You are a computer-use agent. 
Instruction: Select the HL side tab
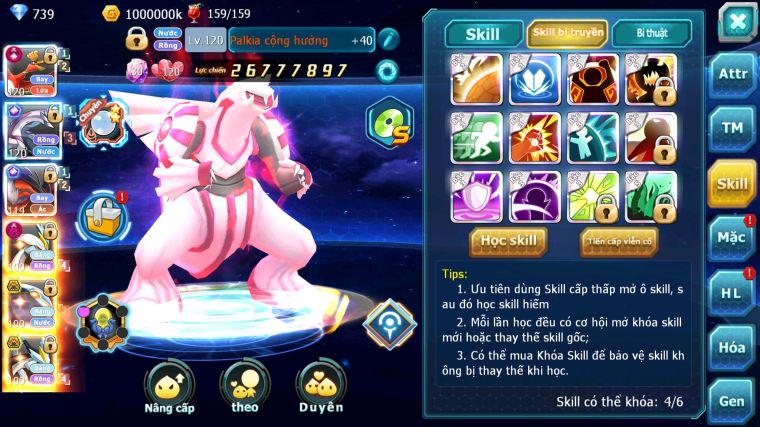732,293
